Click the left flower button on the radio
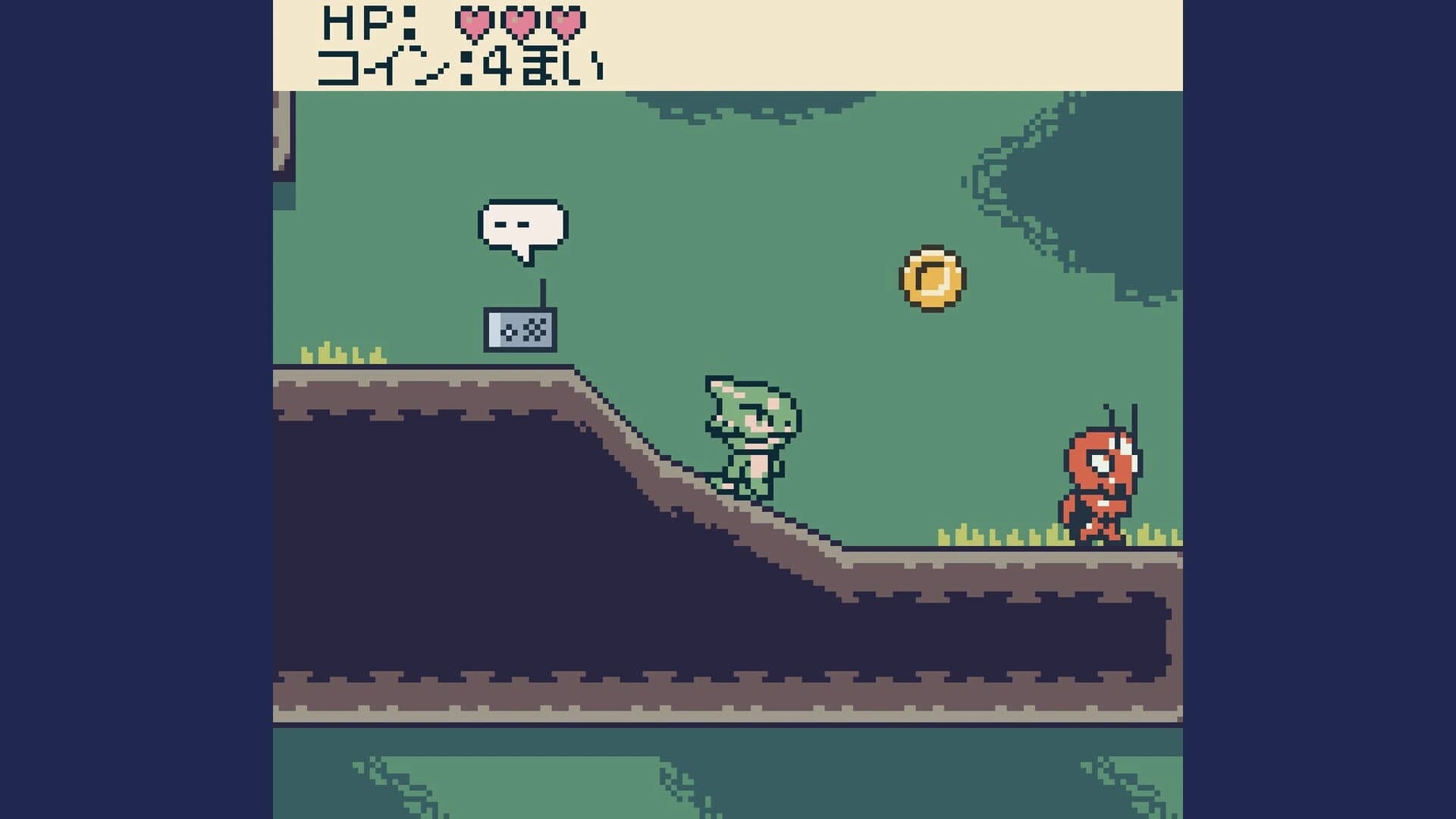The height and width of the screenshot is (819, 1456). click(509, 331)
